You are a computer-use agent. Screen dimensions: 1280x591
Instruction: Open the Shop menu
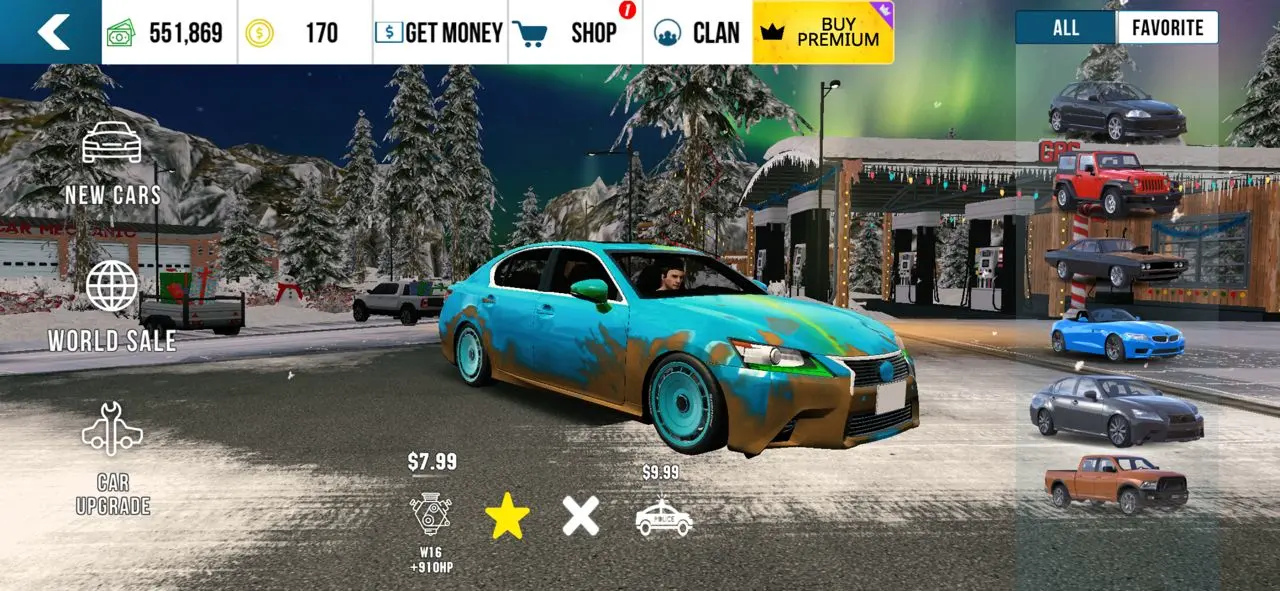pyautogui.click(x=575, y=33)
